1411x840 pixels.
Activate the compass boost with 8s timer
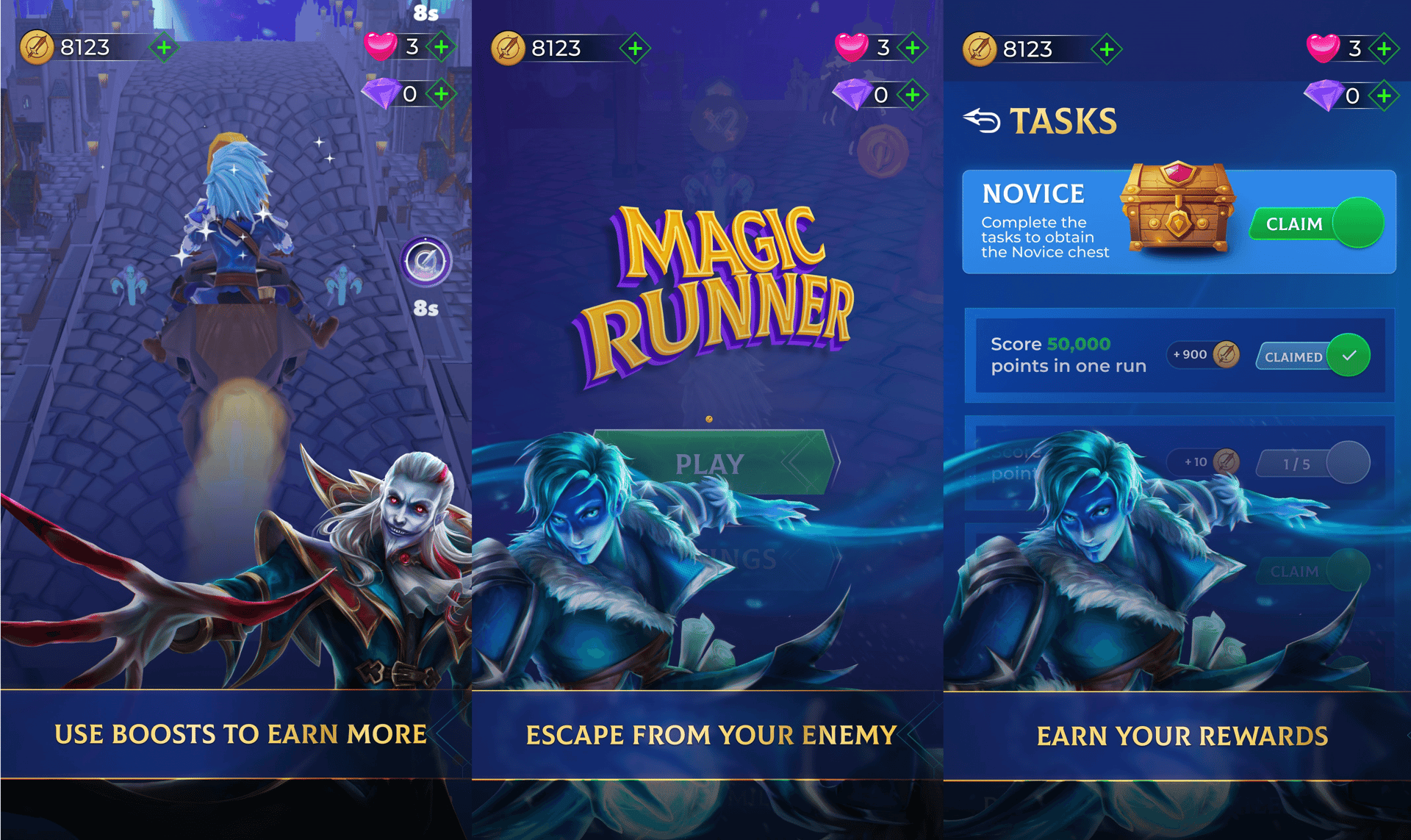click(x=426, y=262)
